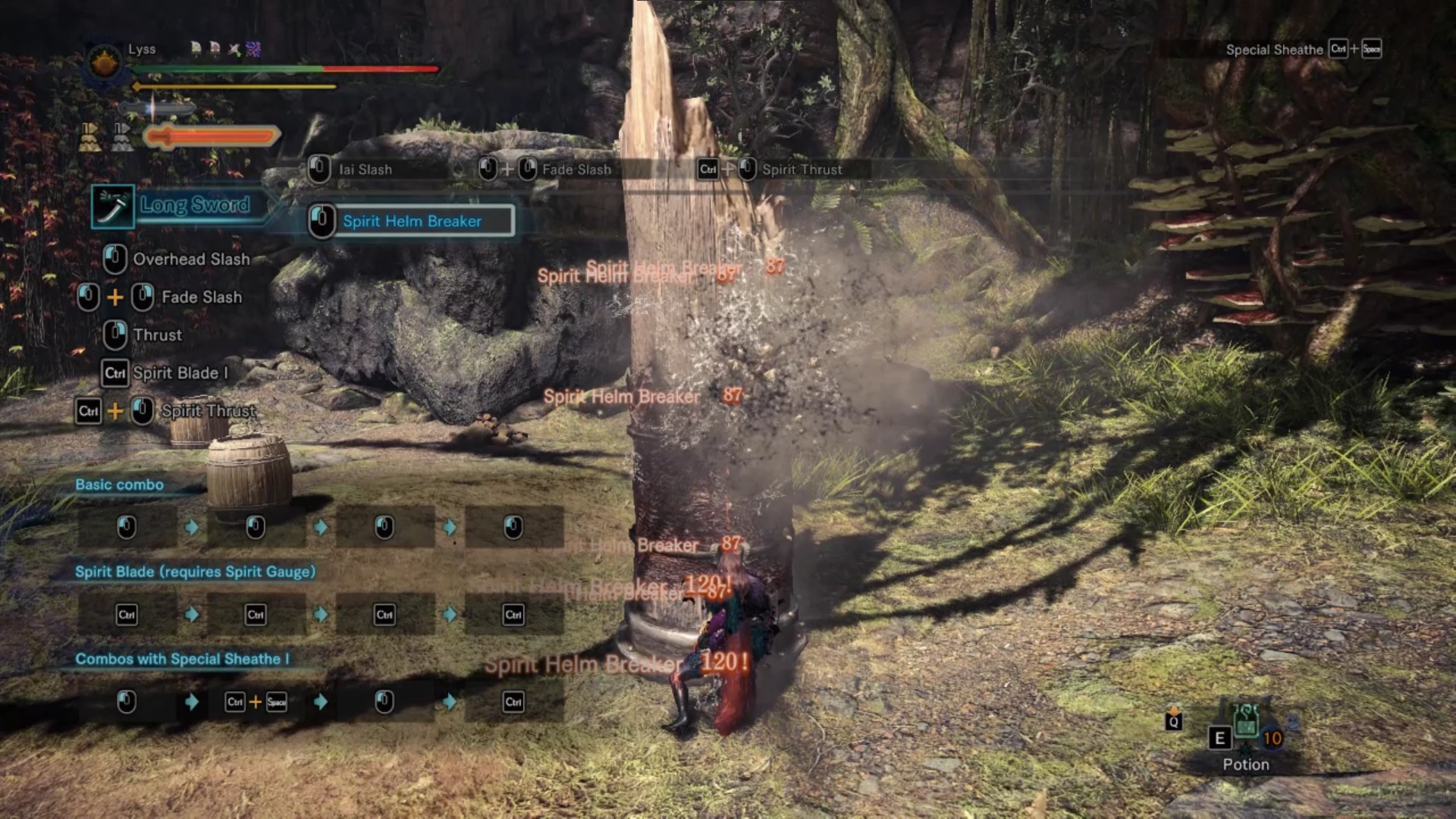Select the Overhead Slash move entry
The height and width of the screenshot is (819, 1456).
[190, 259]
